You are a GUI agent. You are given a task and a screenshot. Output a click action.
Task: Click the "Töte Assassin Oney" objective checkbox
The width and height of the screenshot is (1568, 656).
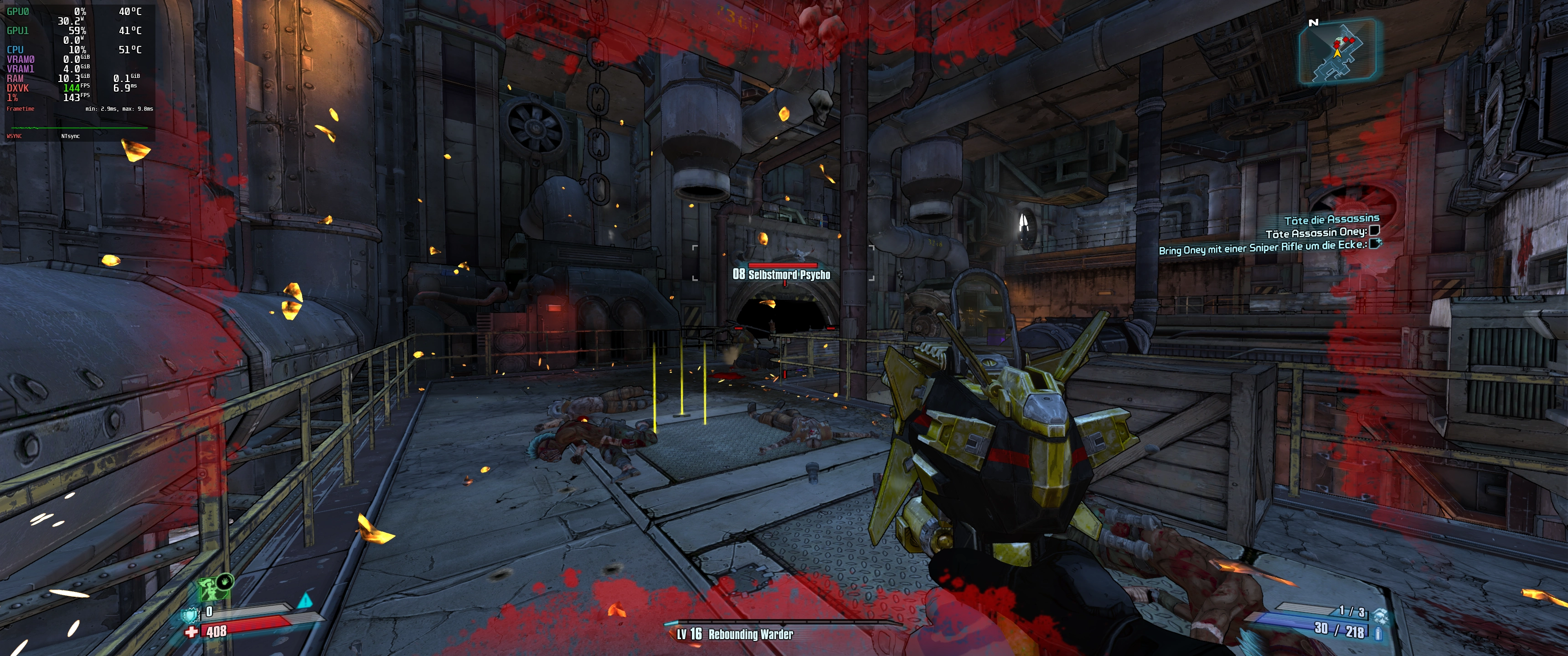(1374, 231)
